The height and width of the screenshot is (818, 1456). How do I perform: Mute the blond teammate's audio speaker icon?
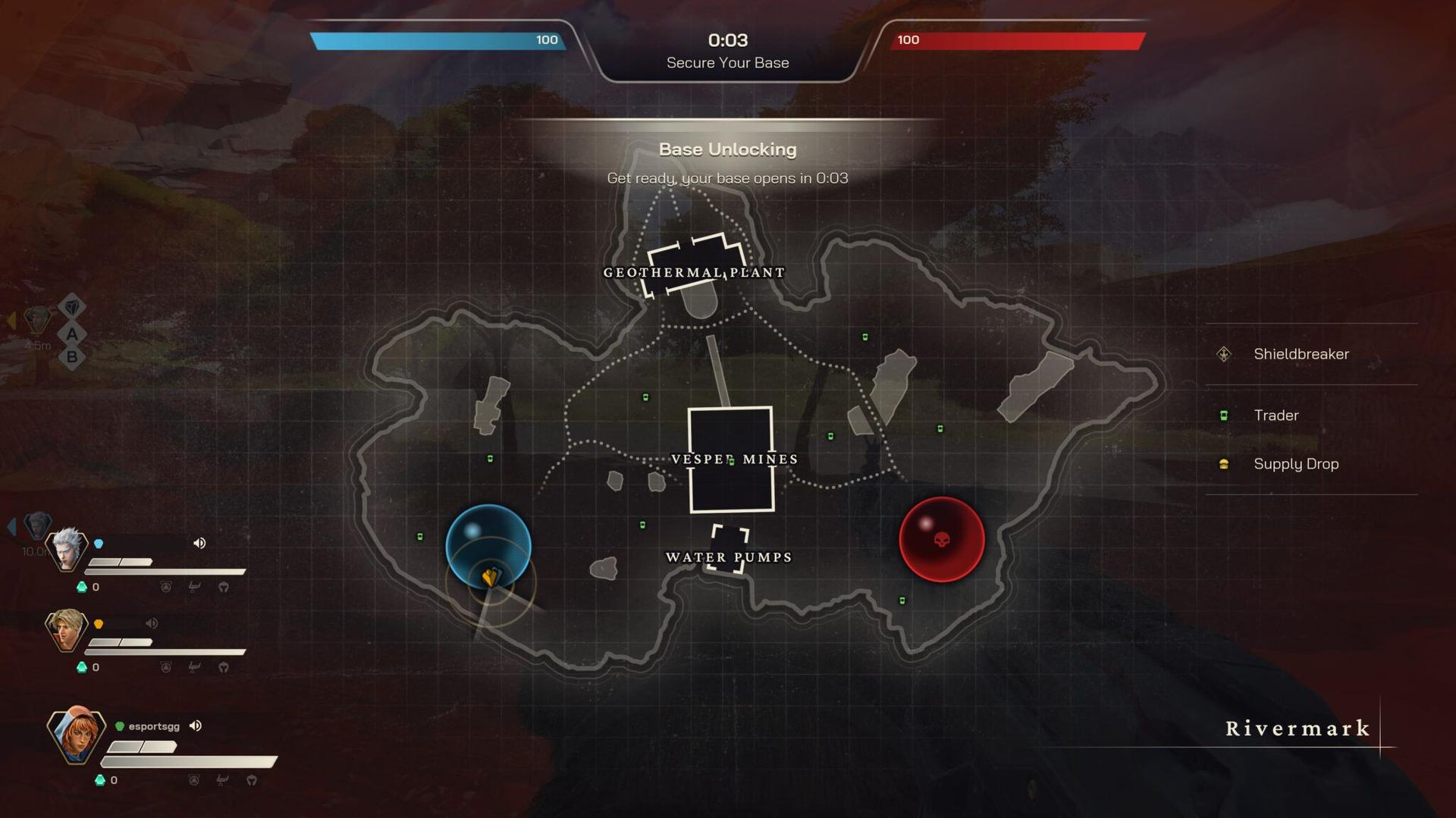pyautogui.click(x=152, y=624)
